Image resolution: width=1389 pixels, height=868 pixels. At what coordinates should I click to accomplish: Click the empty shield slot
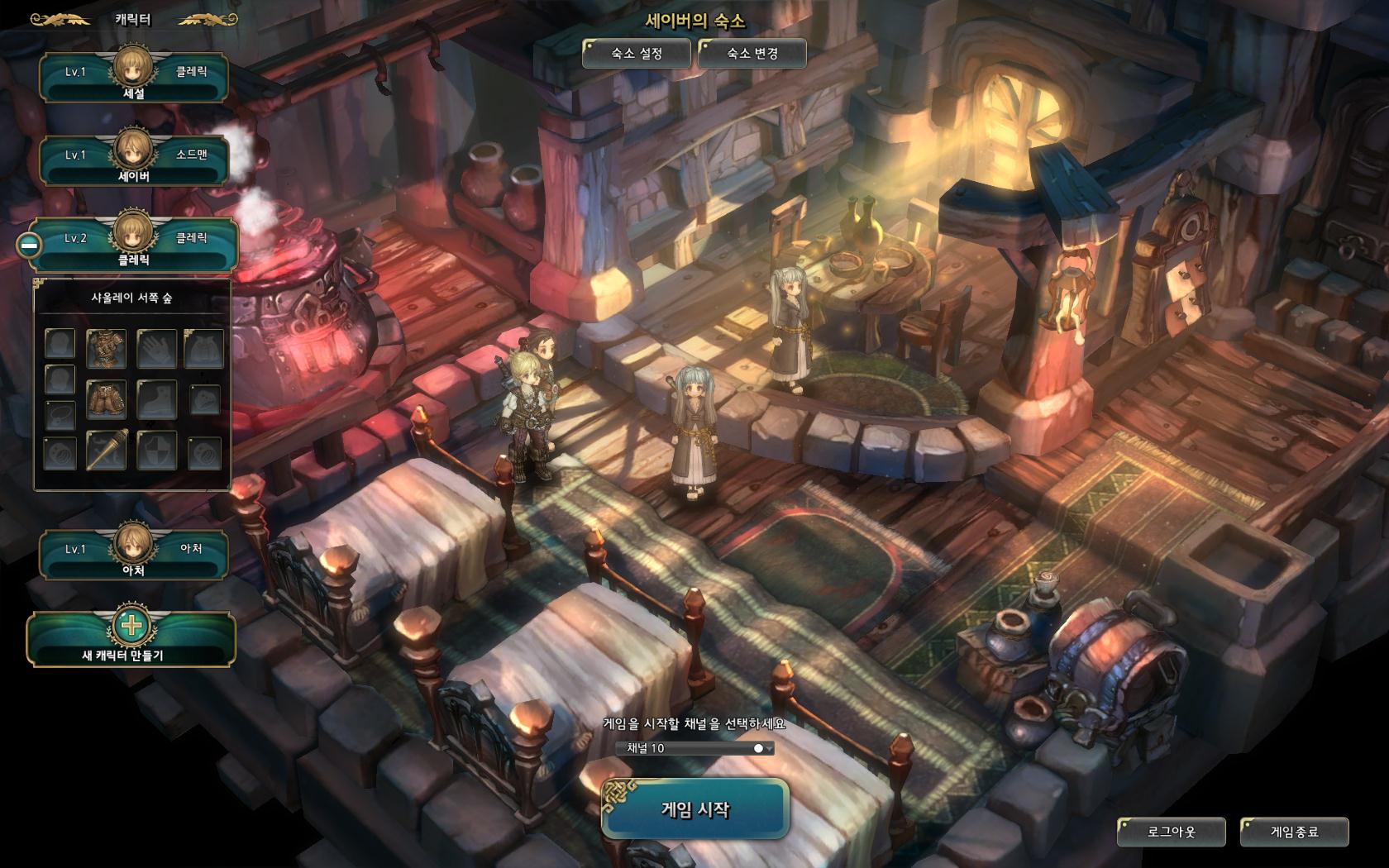point(156,451)
